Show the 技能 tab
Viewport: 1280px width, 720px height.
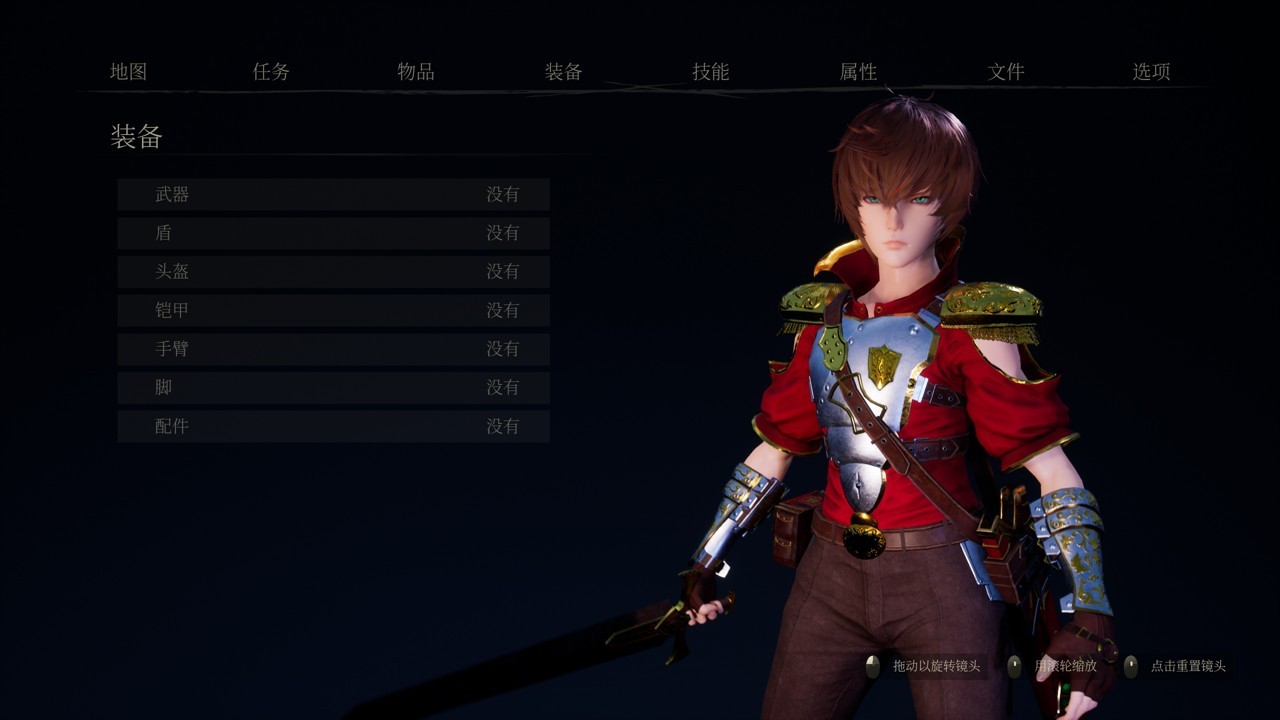(710, 72)
